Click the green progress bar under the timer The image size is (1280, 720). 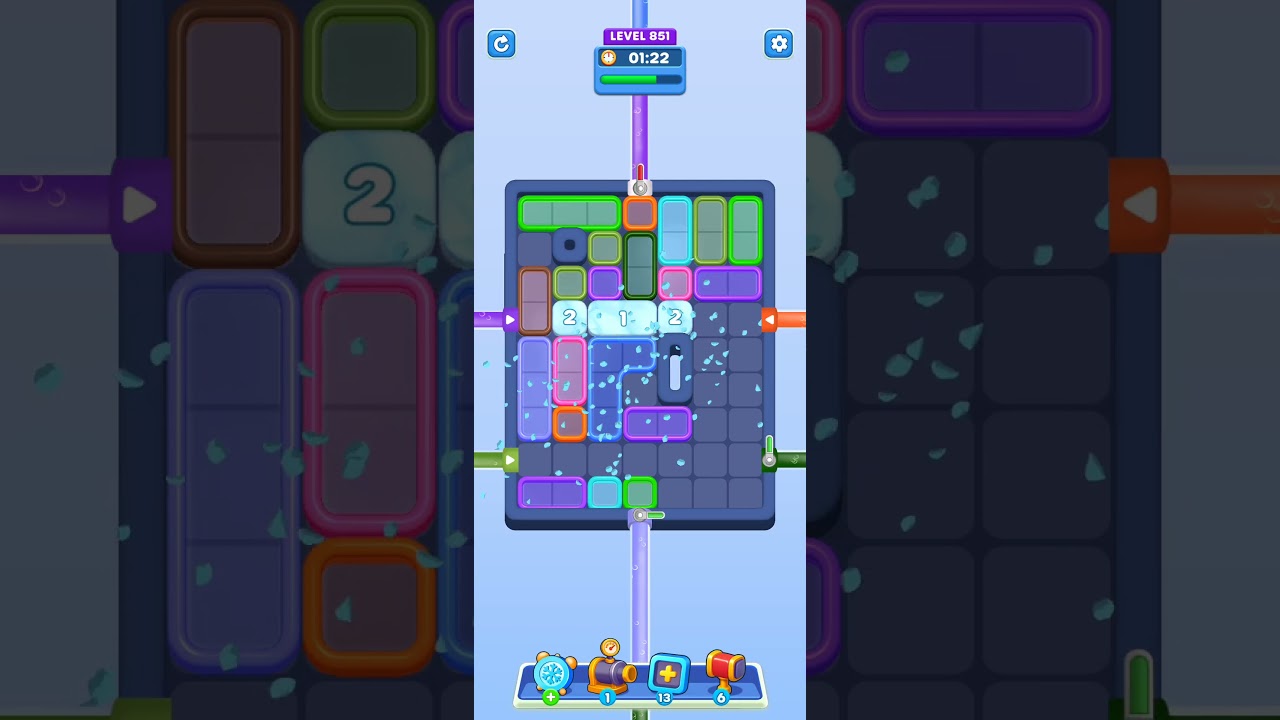640,78
